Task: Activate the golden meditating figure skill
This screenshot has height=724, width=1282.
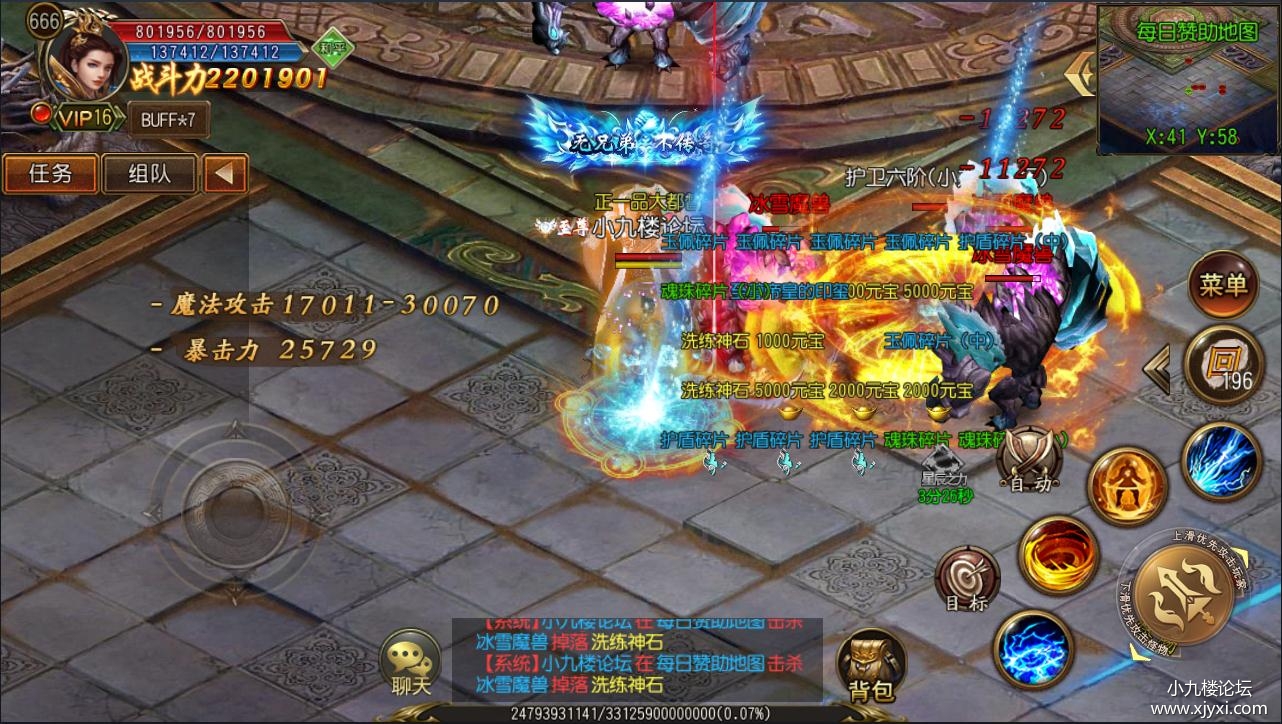Action: [1127, 487]
